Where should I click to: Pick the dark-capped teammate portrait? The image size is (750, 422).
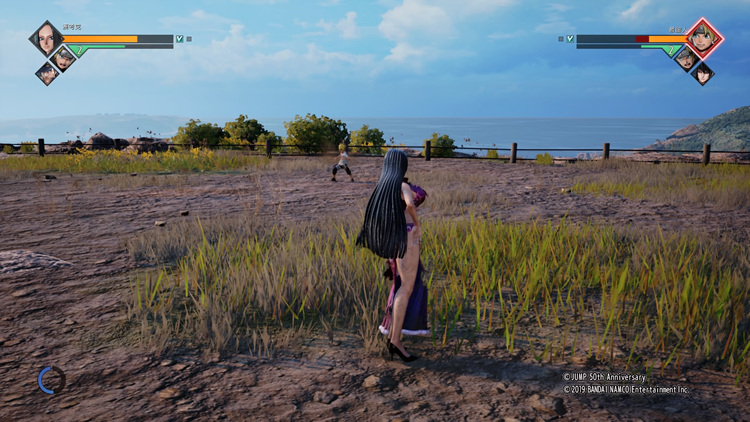[46, 73]
